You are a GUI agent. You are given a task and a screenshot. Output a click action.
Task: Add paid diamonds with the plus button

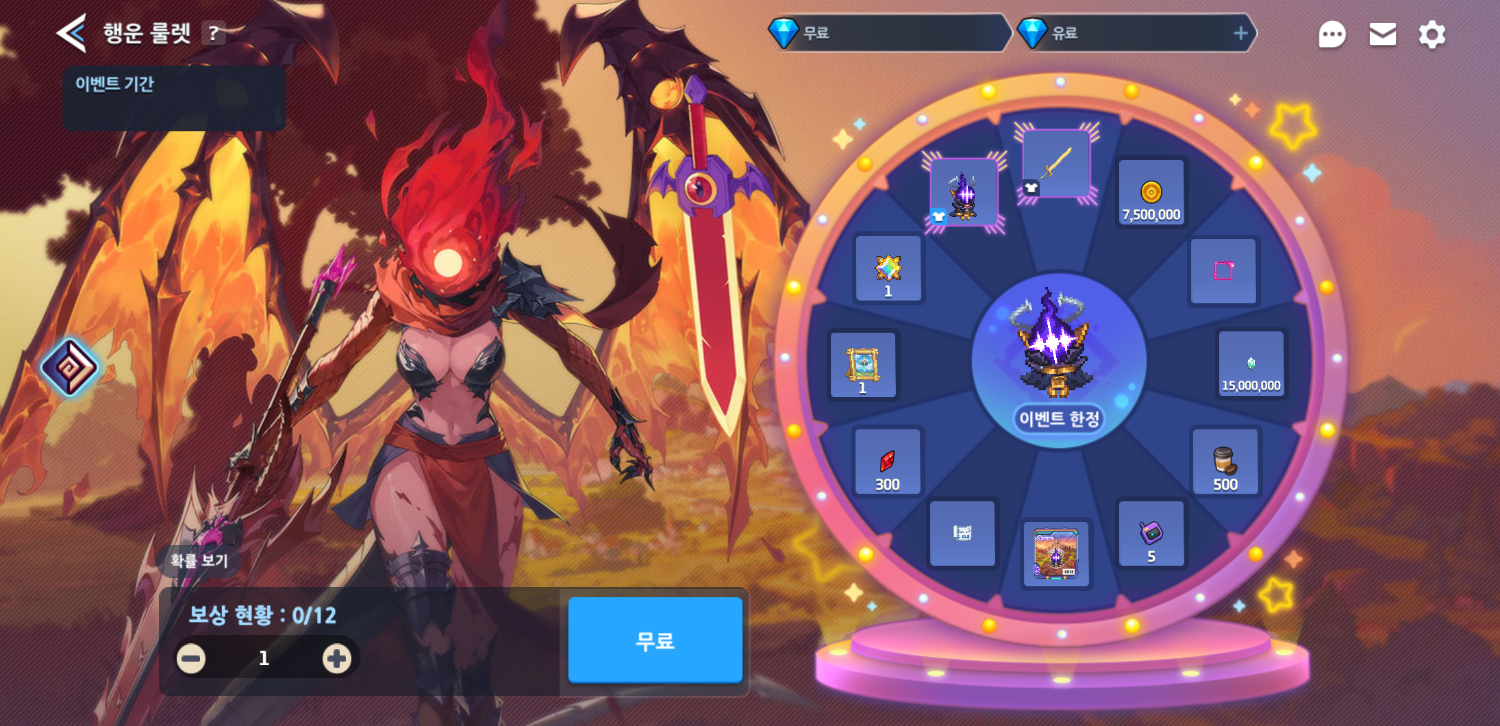pyautogui.click(x=1240, y=33)
